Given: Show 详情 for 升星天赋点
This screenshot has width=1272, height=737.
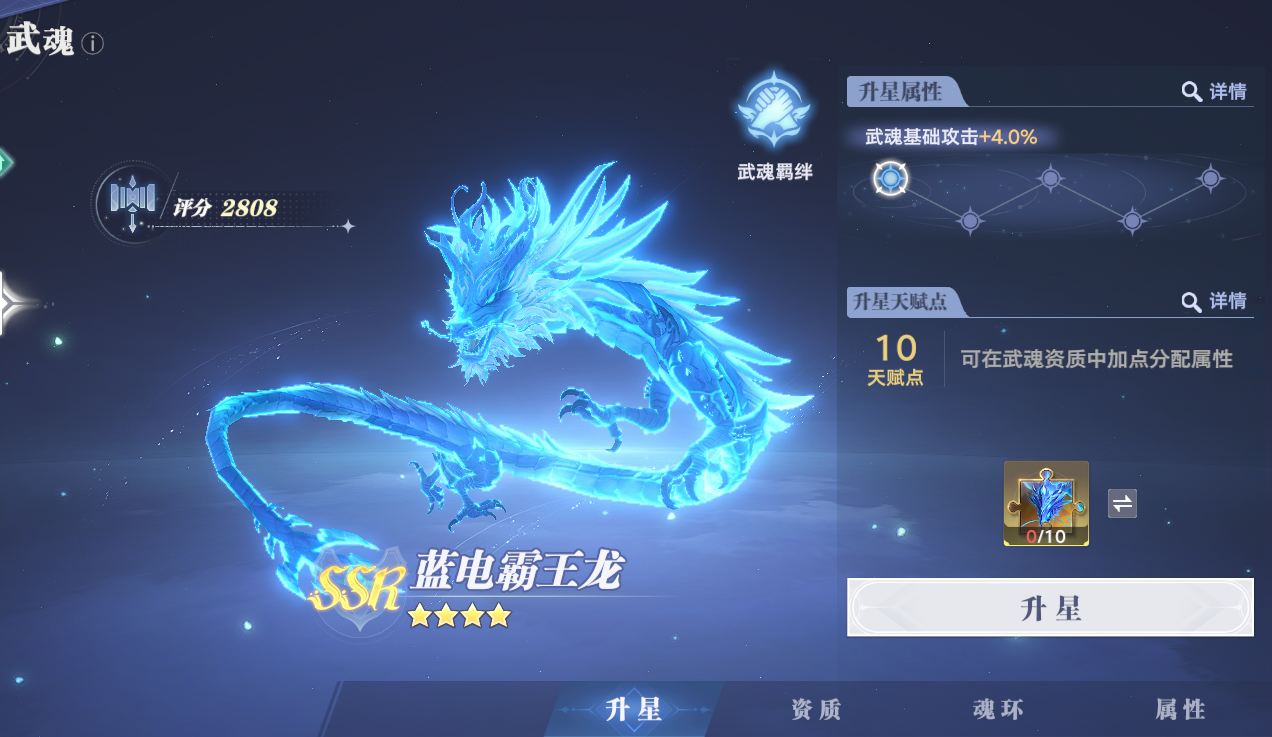Looking at the screenshot, I should pos(1215,301).
